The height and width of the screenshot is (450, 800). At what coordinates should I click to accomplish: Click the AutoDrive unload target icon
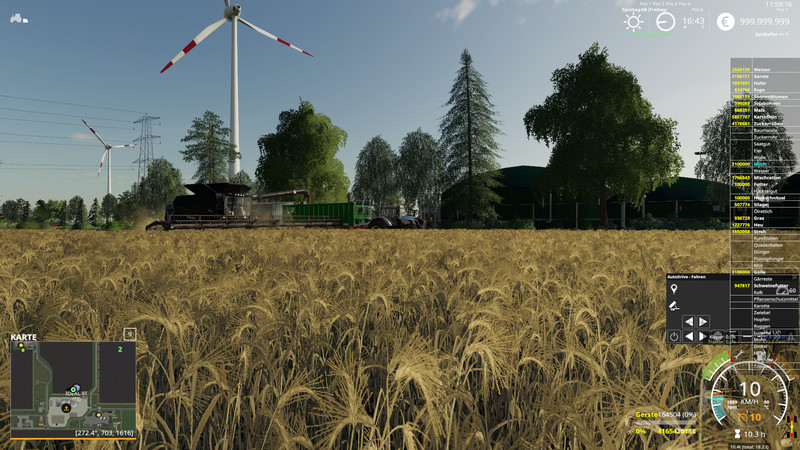pyautogui.click(x=674, y=305)
